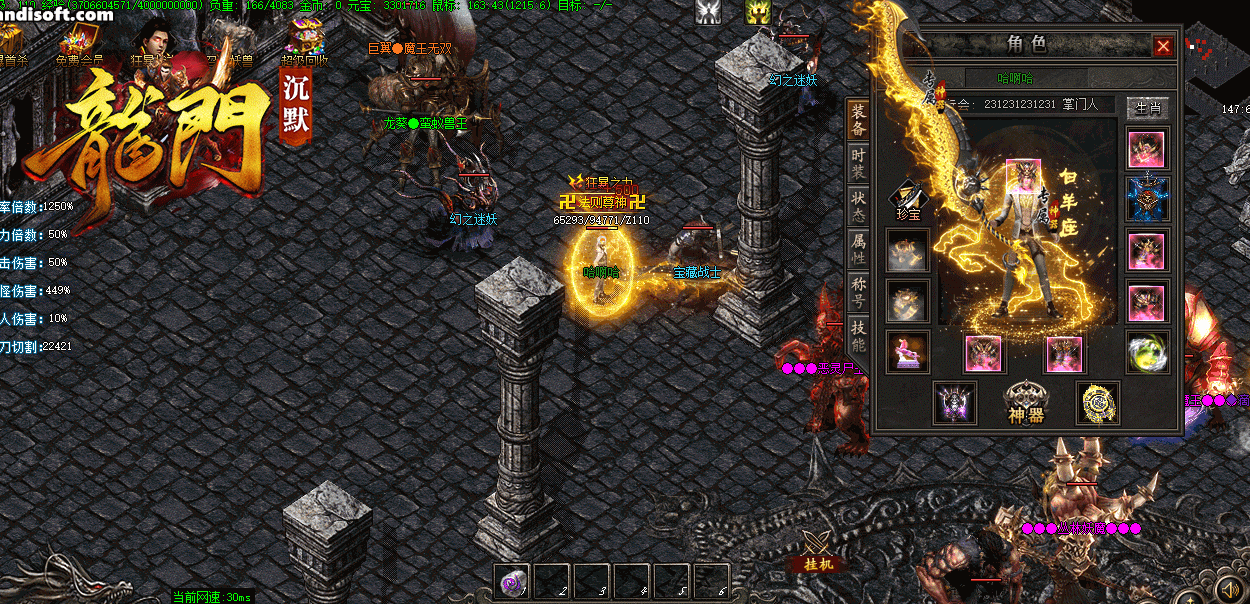
Task: Use the purple swirl stone in hotbar slot 1
Action: point(513,581)
